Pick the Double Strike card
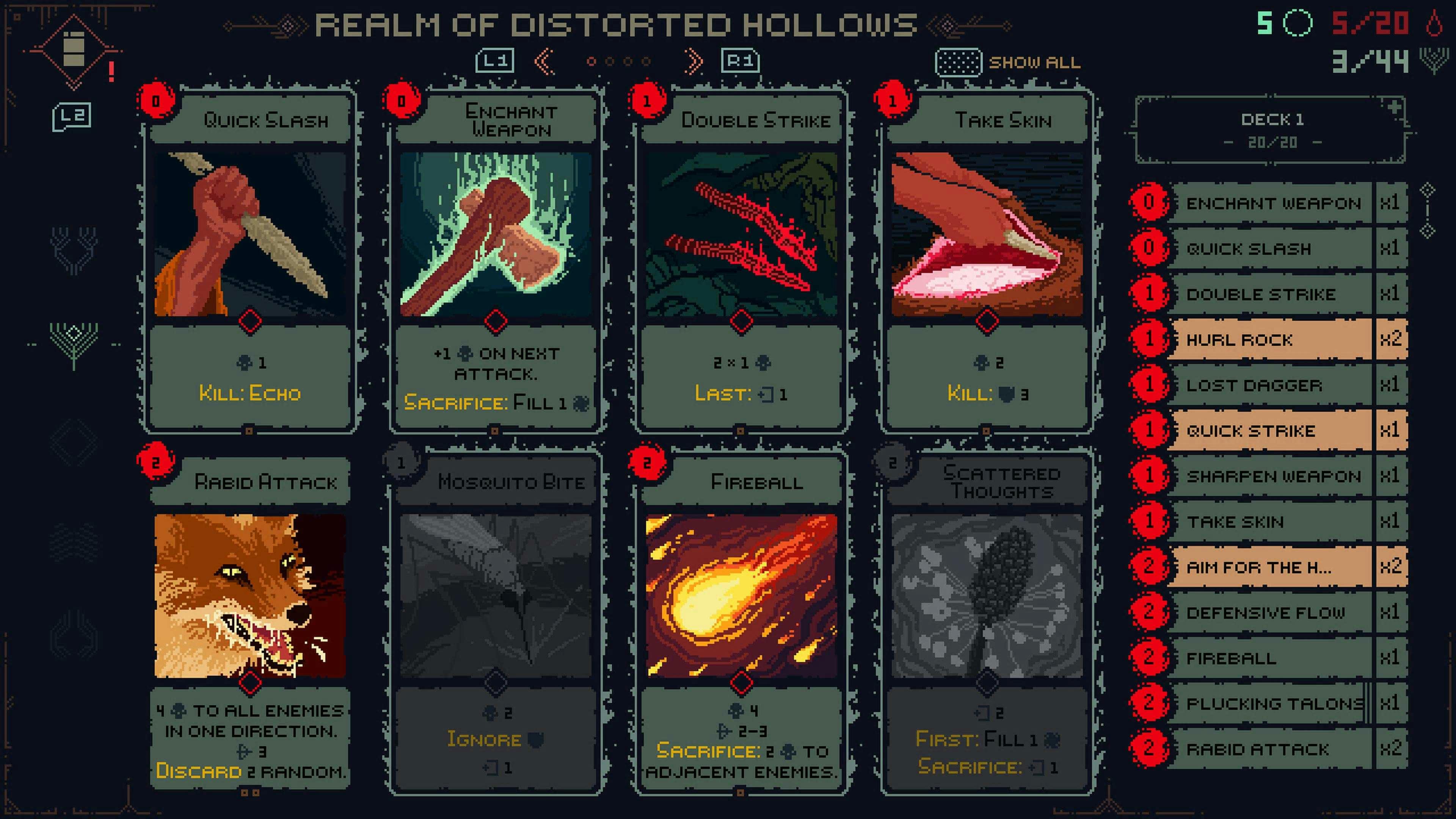 tap(741, 260)
